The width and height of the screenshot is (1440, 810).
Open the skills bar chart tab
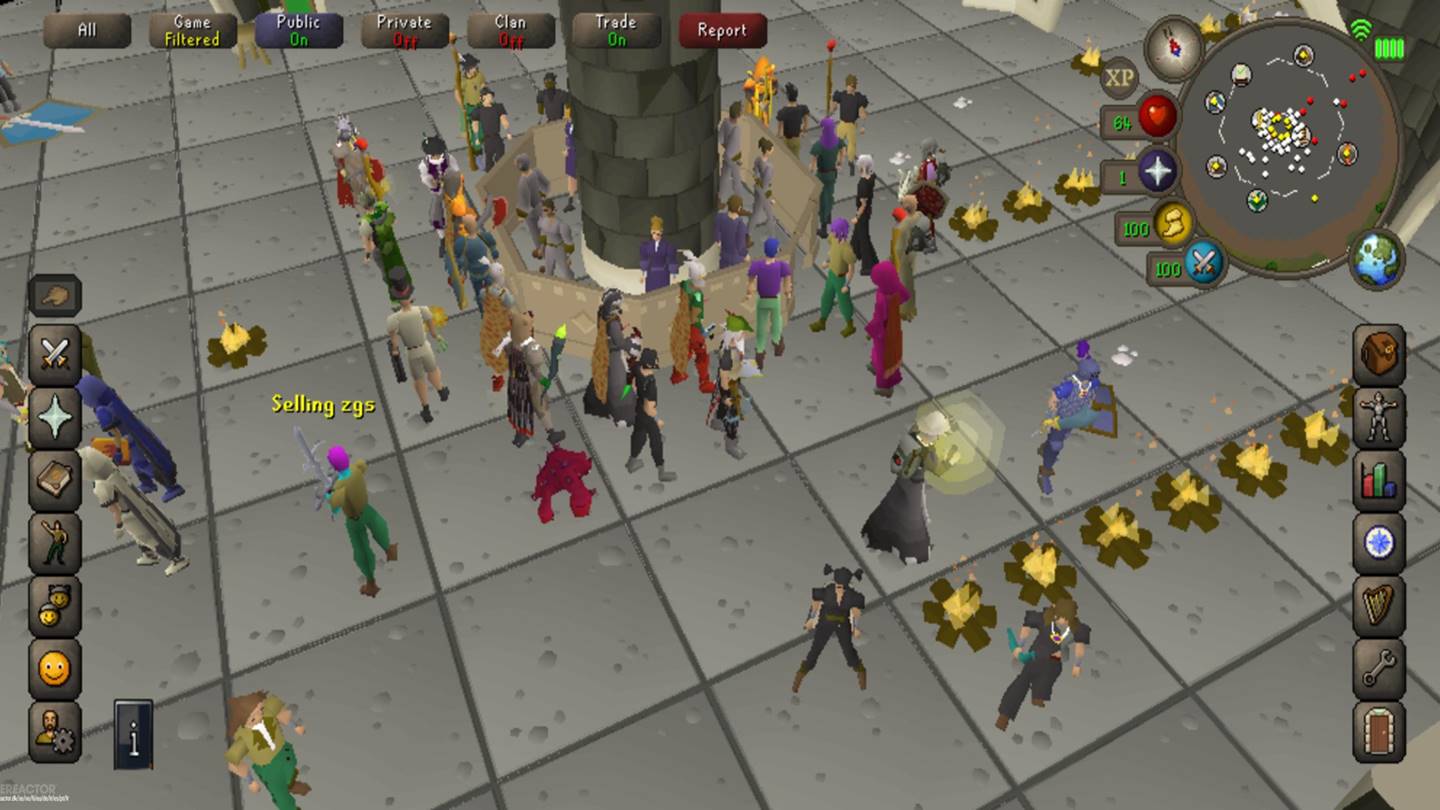[1379, 480]
